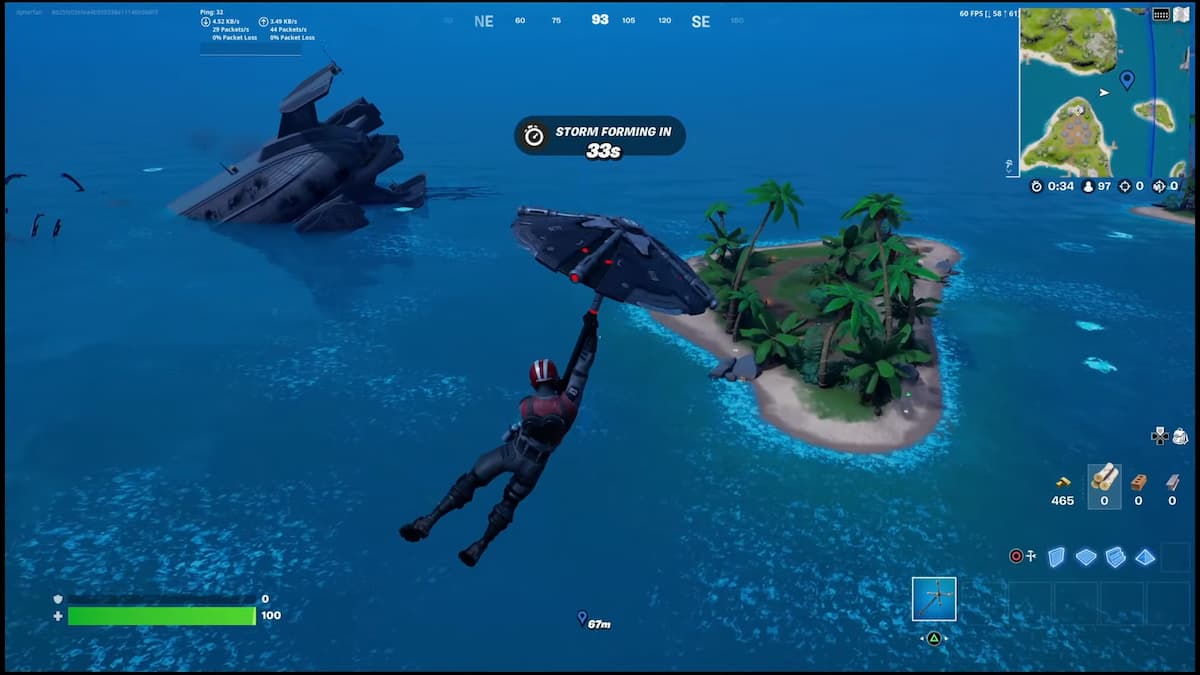
Task: Open the backpack inventory icon
Action: point(1180,436)
